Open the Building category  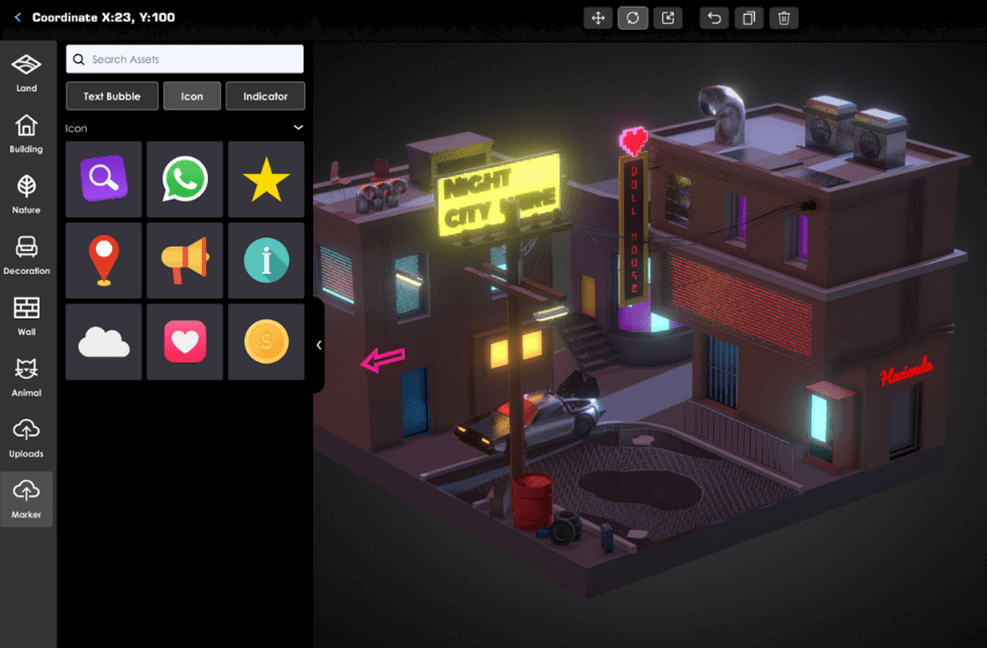(x=27, y=134)
